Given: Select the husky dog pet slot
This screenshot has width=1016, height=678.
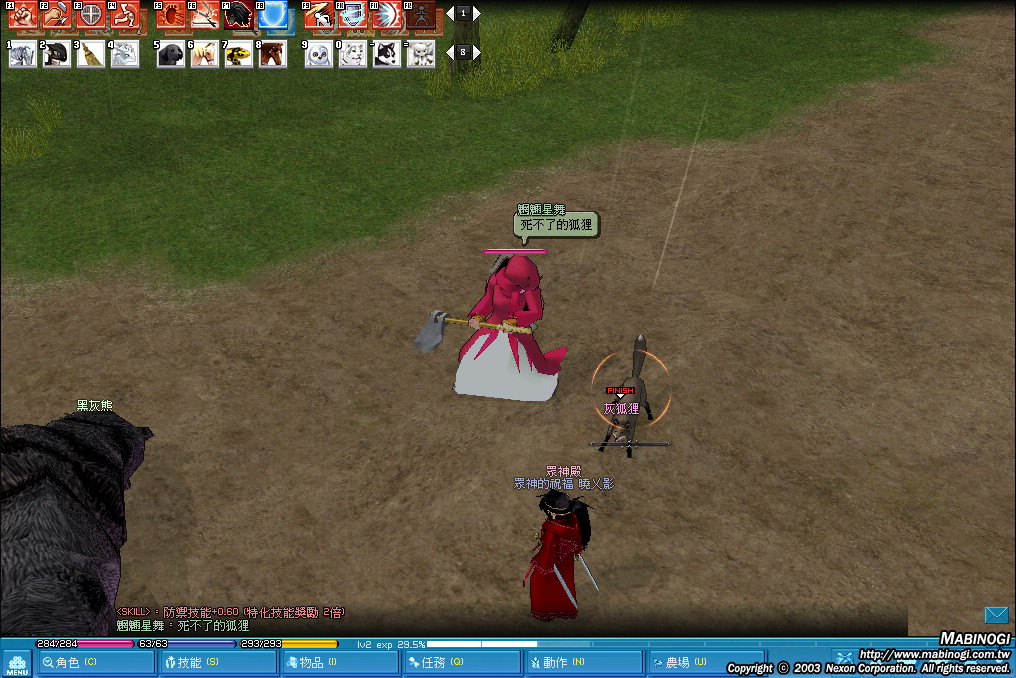Looking at the screenshot, I should coord(387,54).
